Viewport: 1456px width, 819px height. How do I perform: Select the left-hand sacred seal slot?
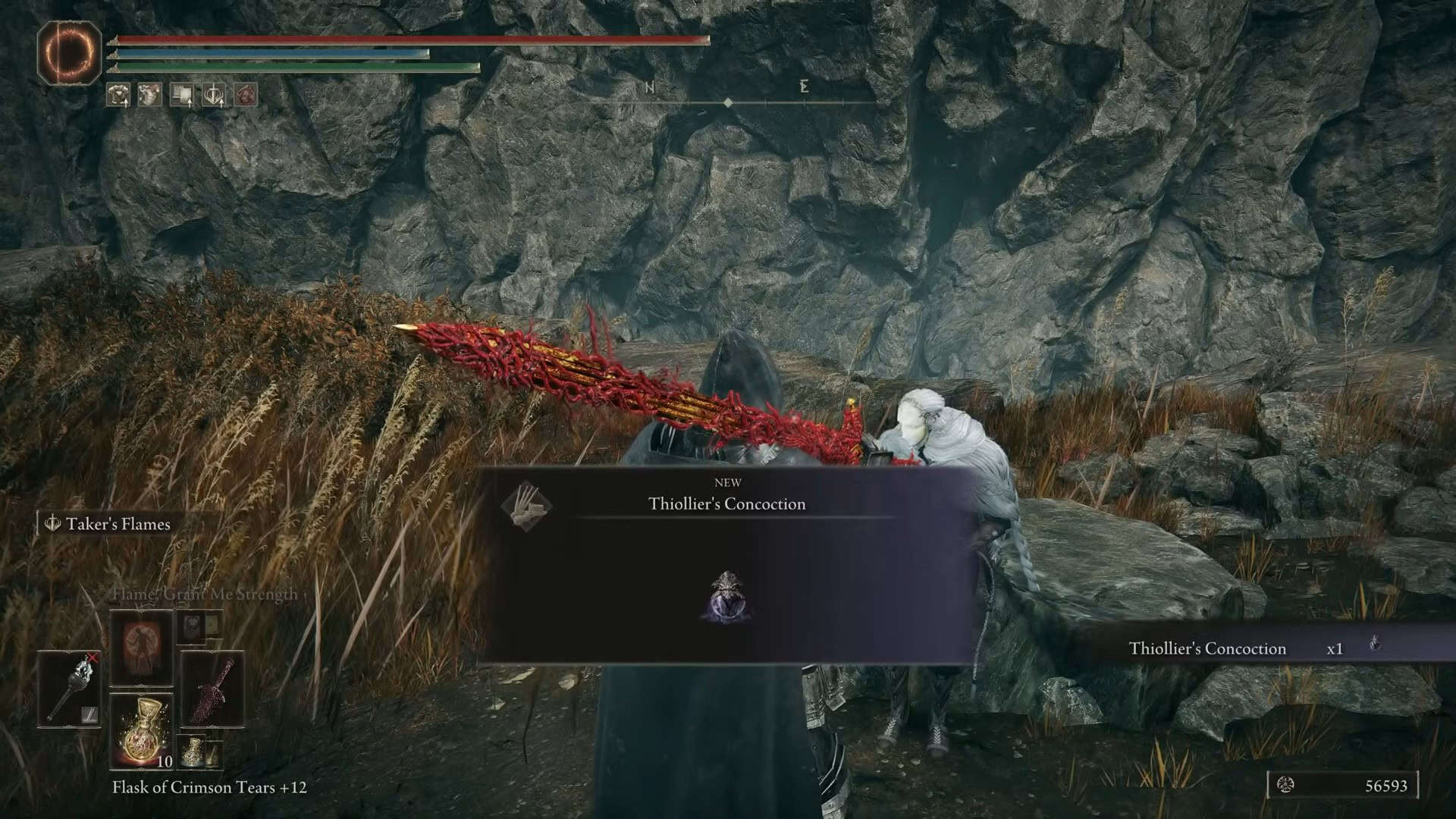pos(70,688)
